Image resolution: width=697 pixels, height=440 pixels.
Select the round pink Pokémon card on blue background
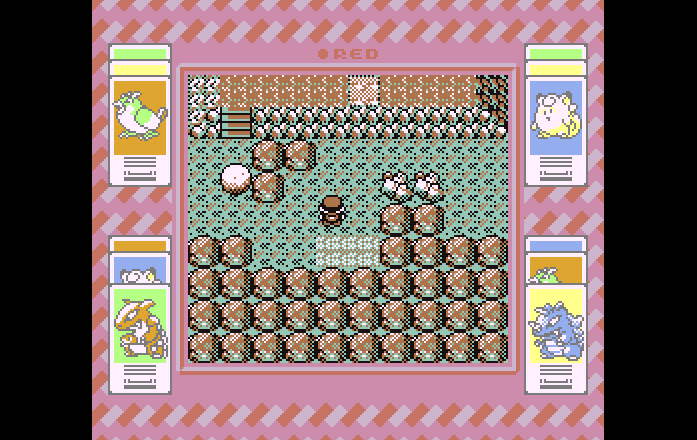(x=556, y=118)
